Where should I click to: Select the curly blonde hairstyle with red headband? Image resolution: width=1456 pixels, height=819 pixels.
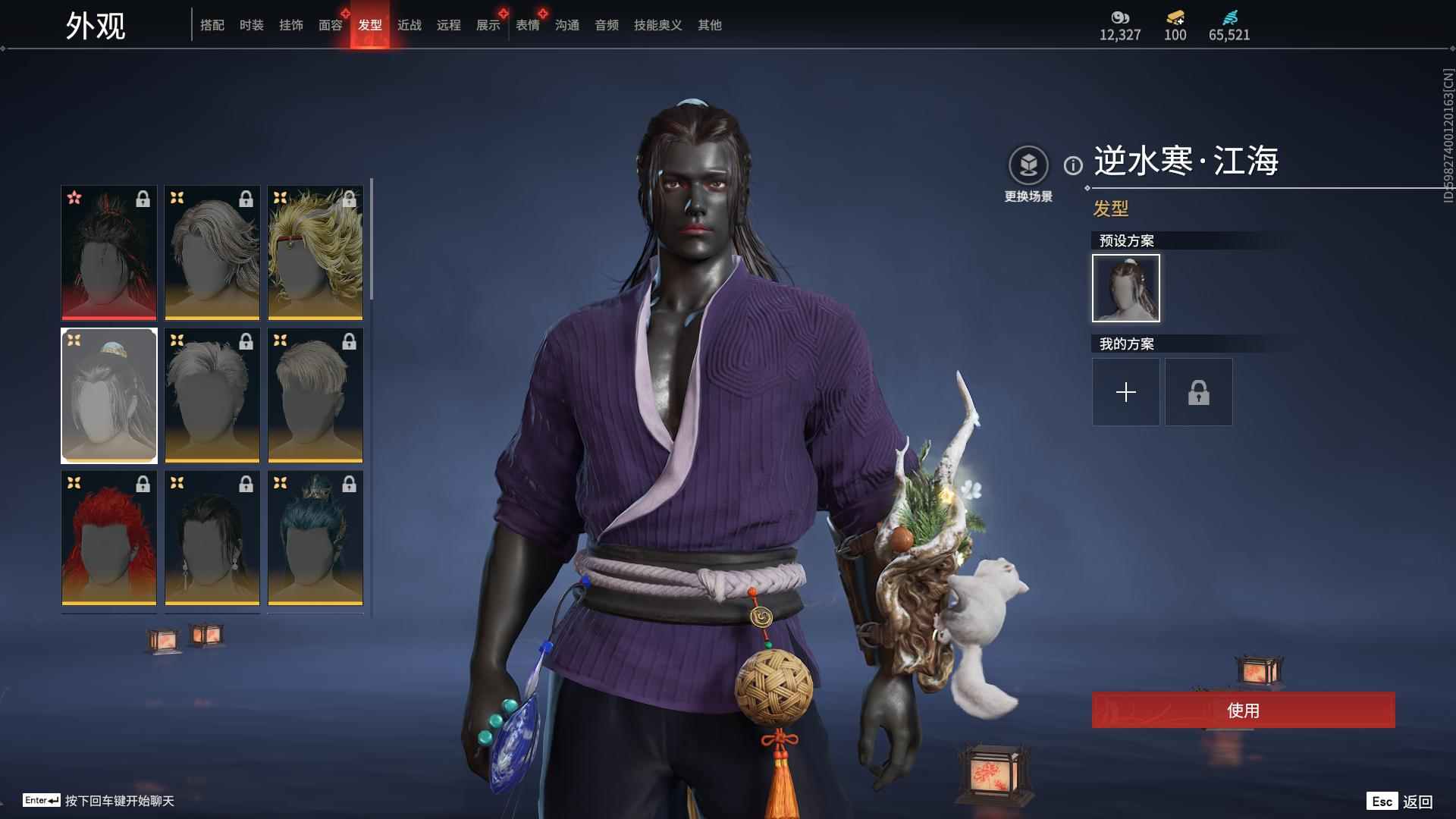(x=315, y=253)
